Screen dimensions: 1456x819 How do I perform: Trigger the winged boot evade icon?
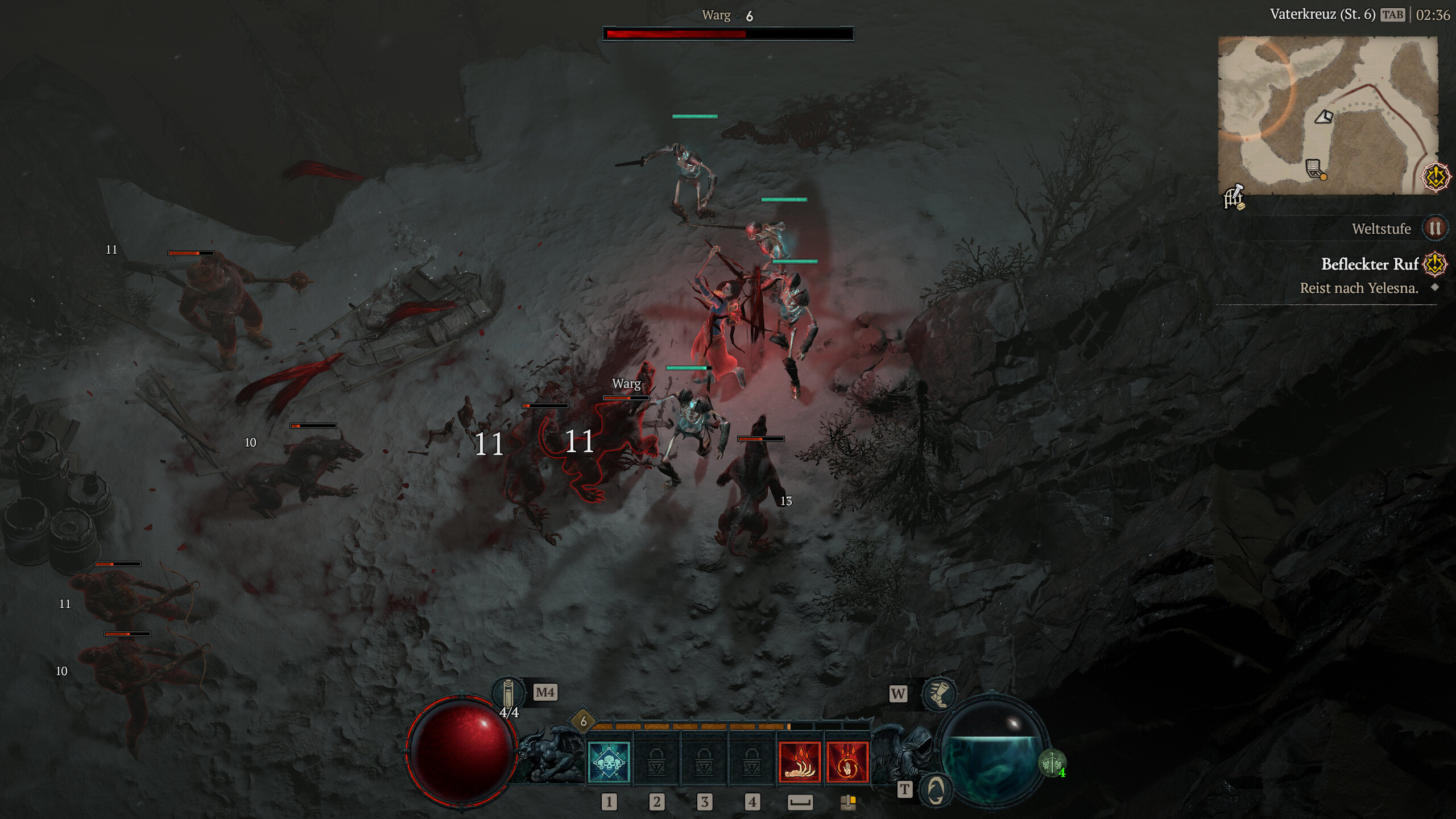(939, 693)
